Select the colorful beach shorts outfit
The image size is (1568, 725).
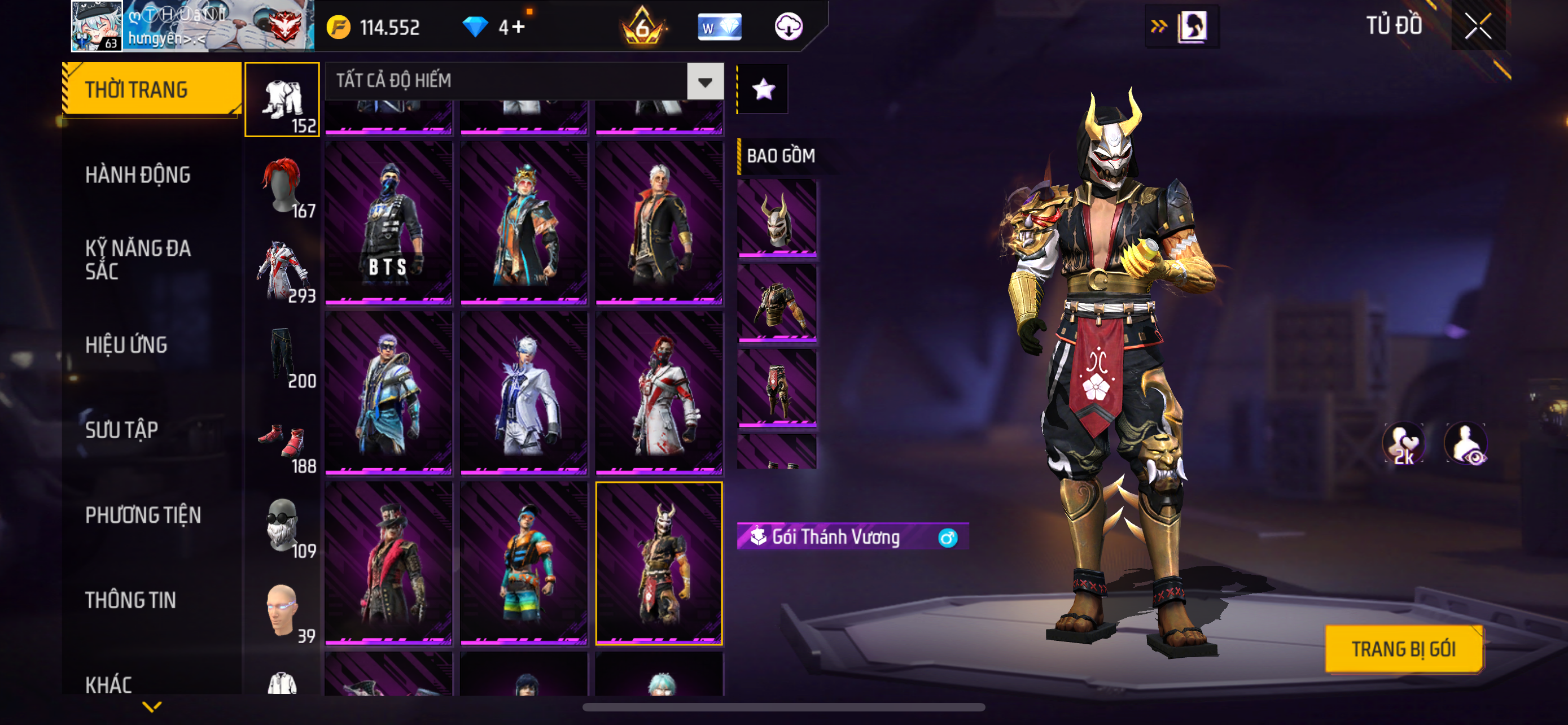click(x=523, y=563)
